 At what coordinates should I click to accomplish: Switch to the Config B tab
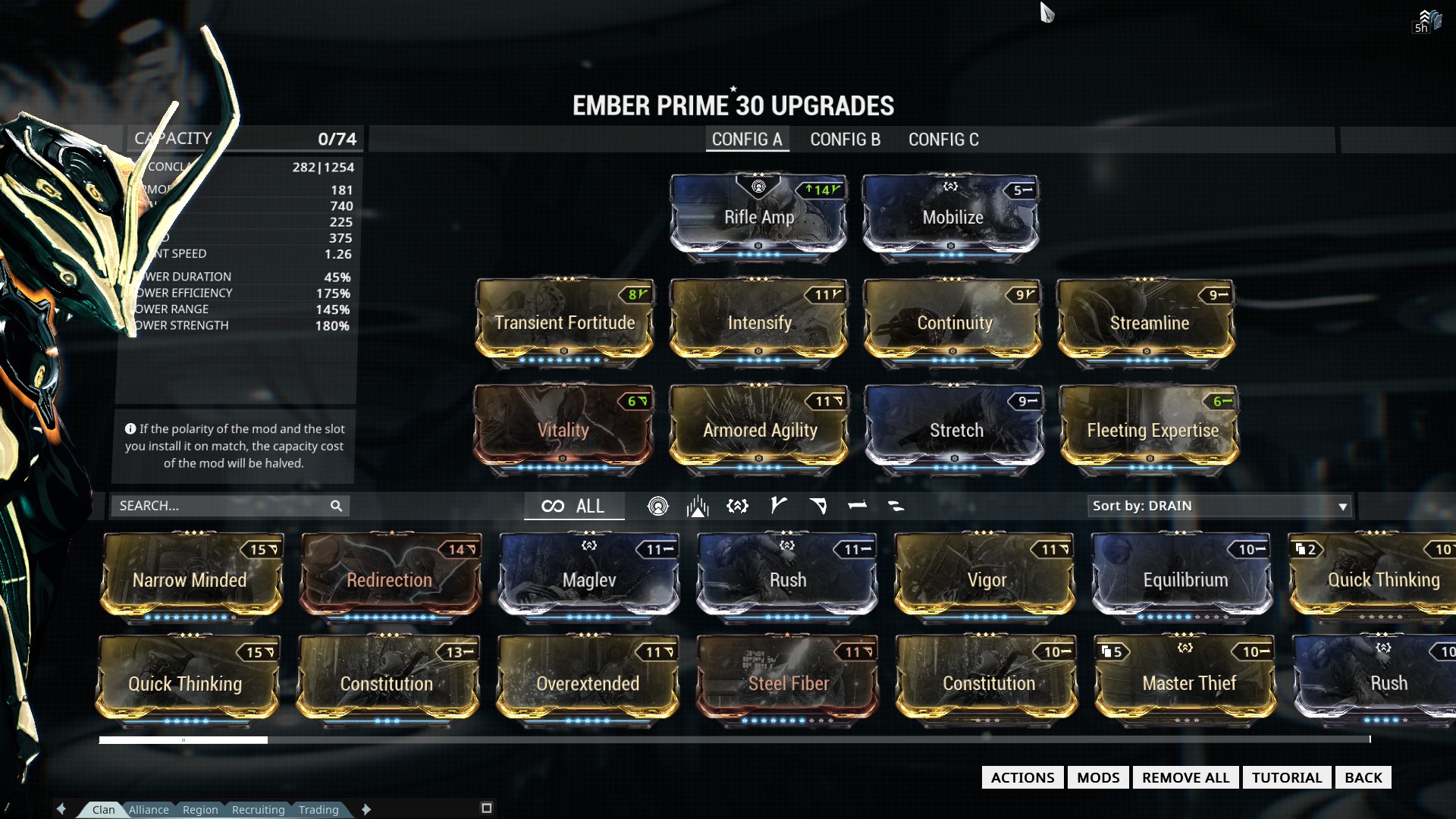point(845,140)
